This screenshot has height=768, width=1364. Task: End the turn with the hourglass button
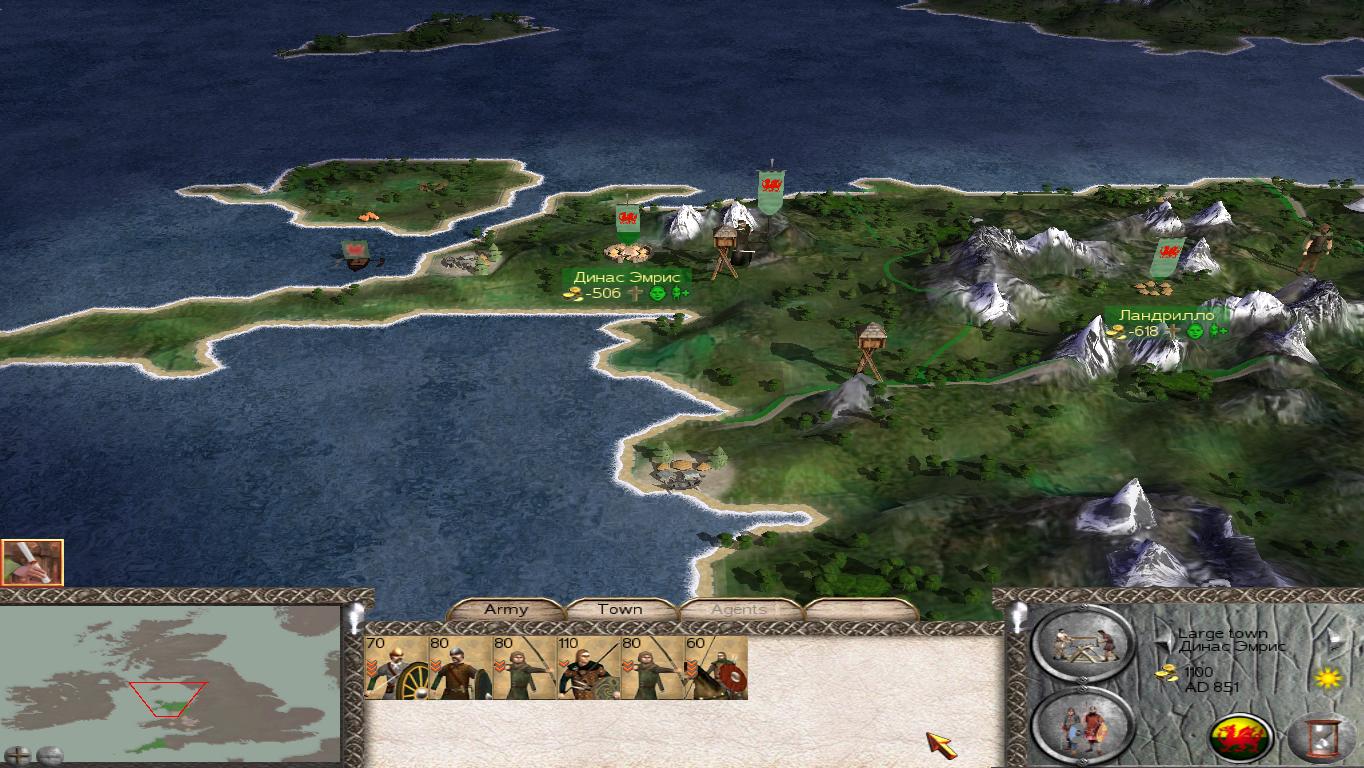[1323, 739]
